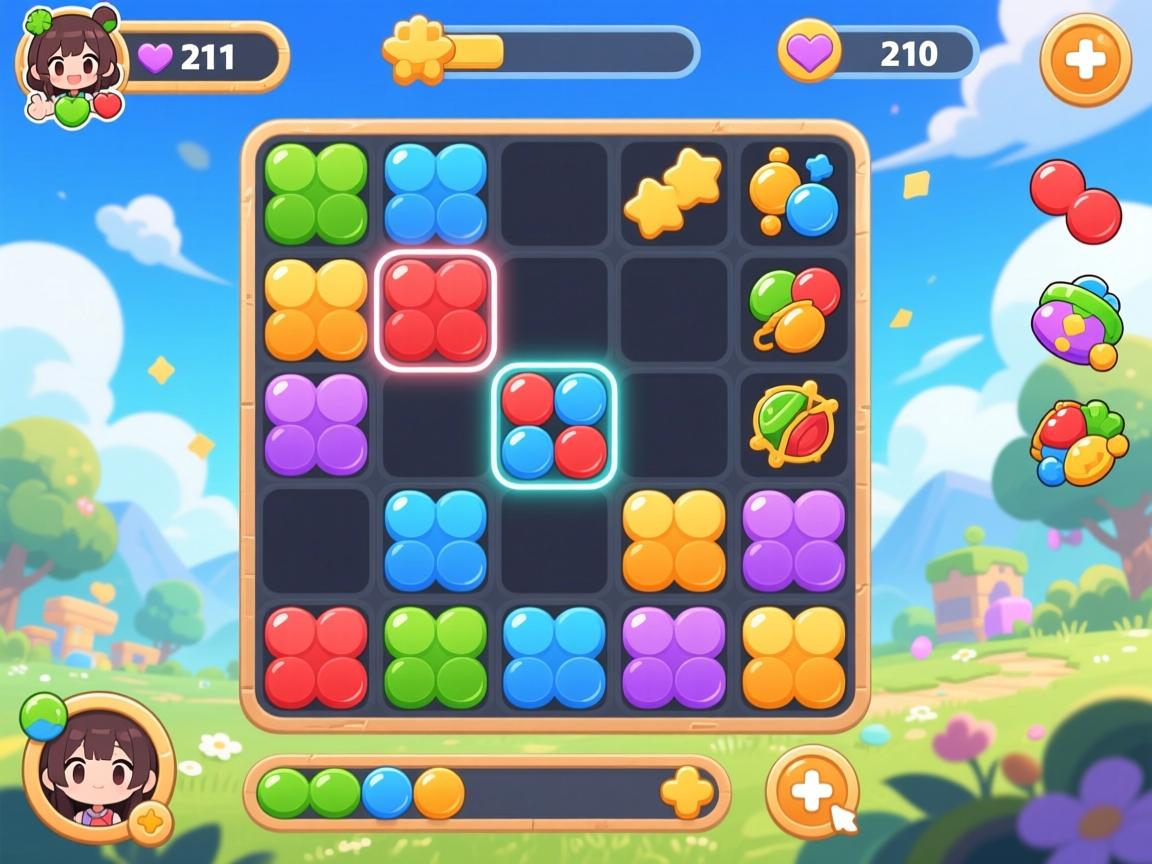The image size is (1152, 864).
Task: Select the blue ball in the bottom tray
Action: pyautogui.click(x=387, y=793)
